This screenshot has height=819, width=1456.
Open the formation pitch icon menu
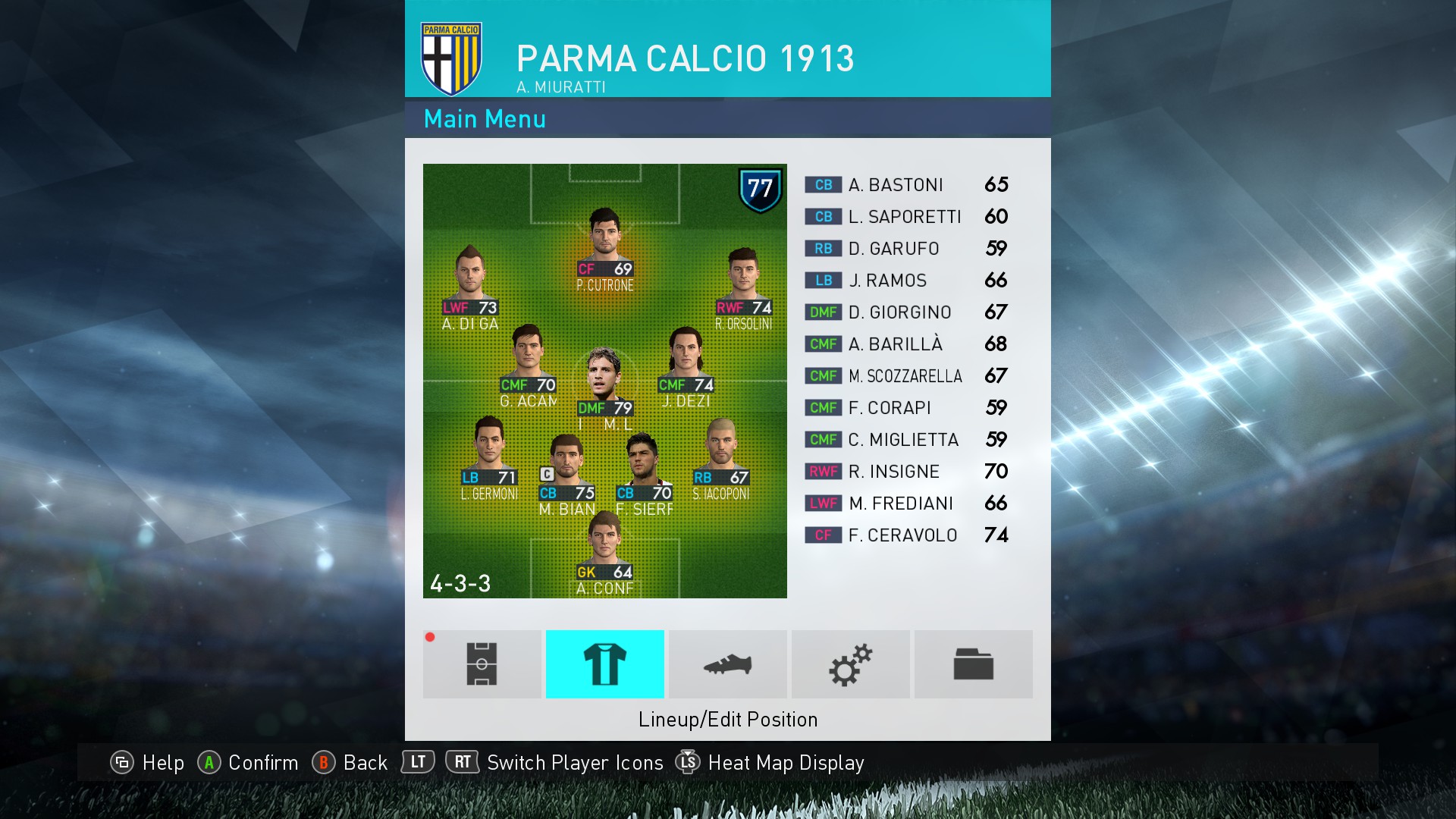482,664
